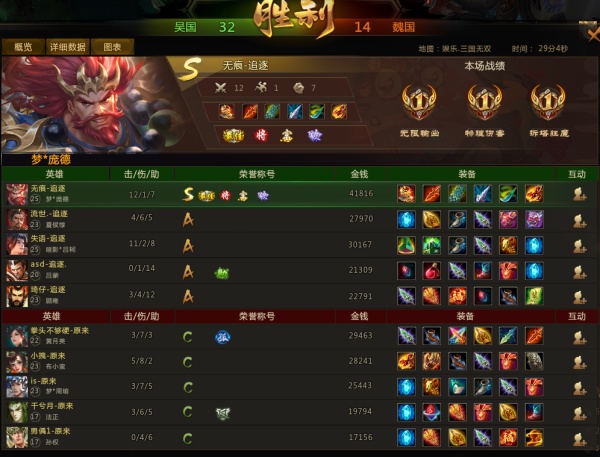600x457 pixels.
Task: Switch to the 详细数据 detailed stats tab
Action: click(66, 47)
